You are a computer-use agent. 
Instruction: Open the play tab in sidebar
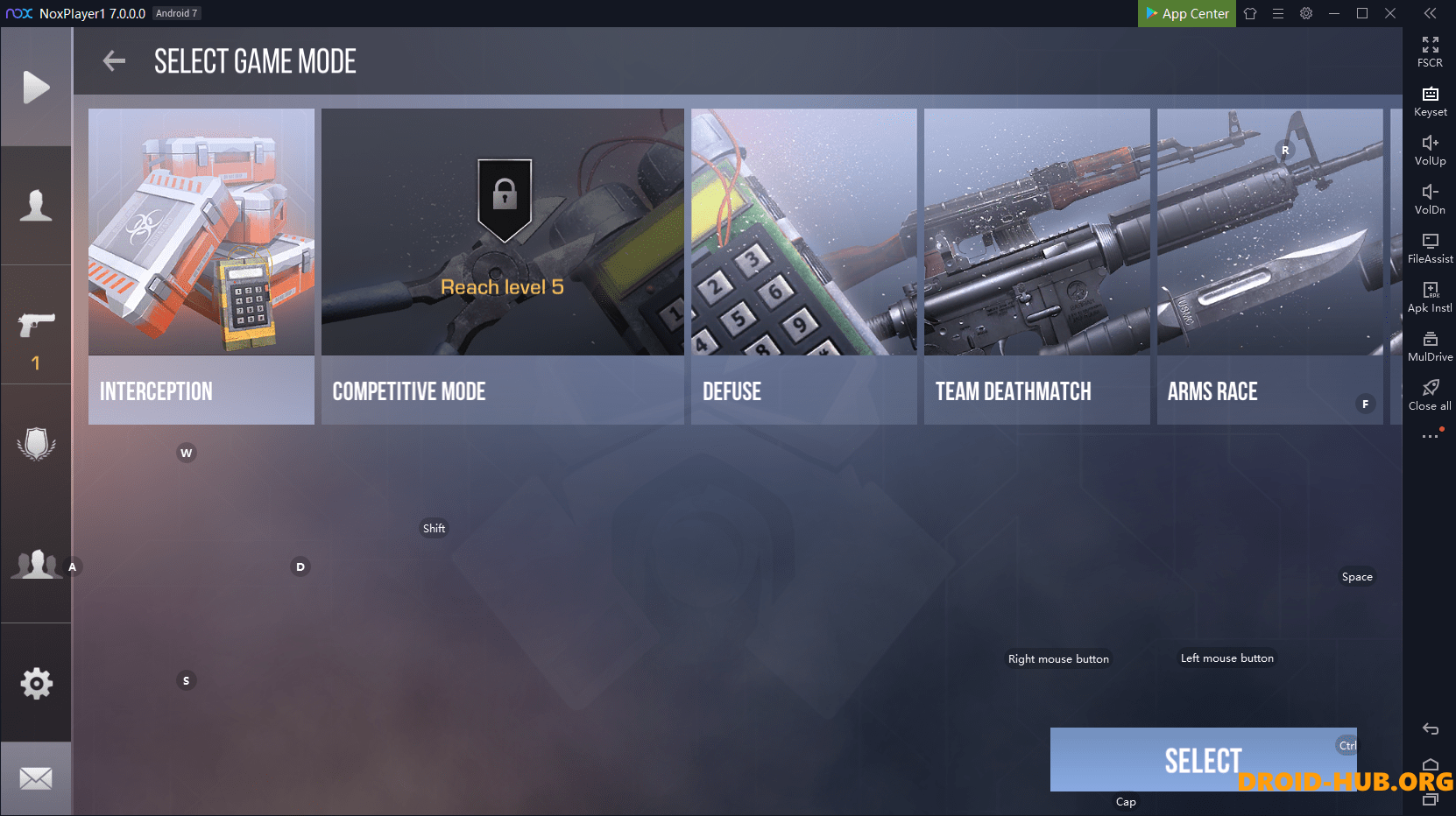click(36, 88)
